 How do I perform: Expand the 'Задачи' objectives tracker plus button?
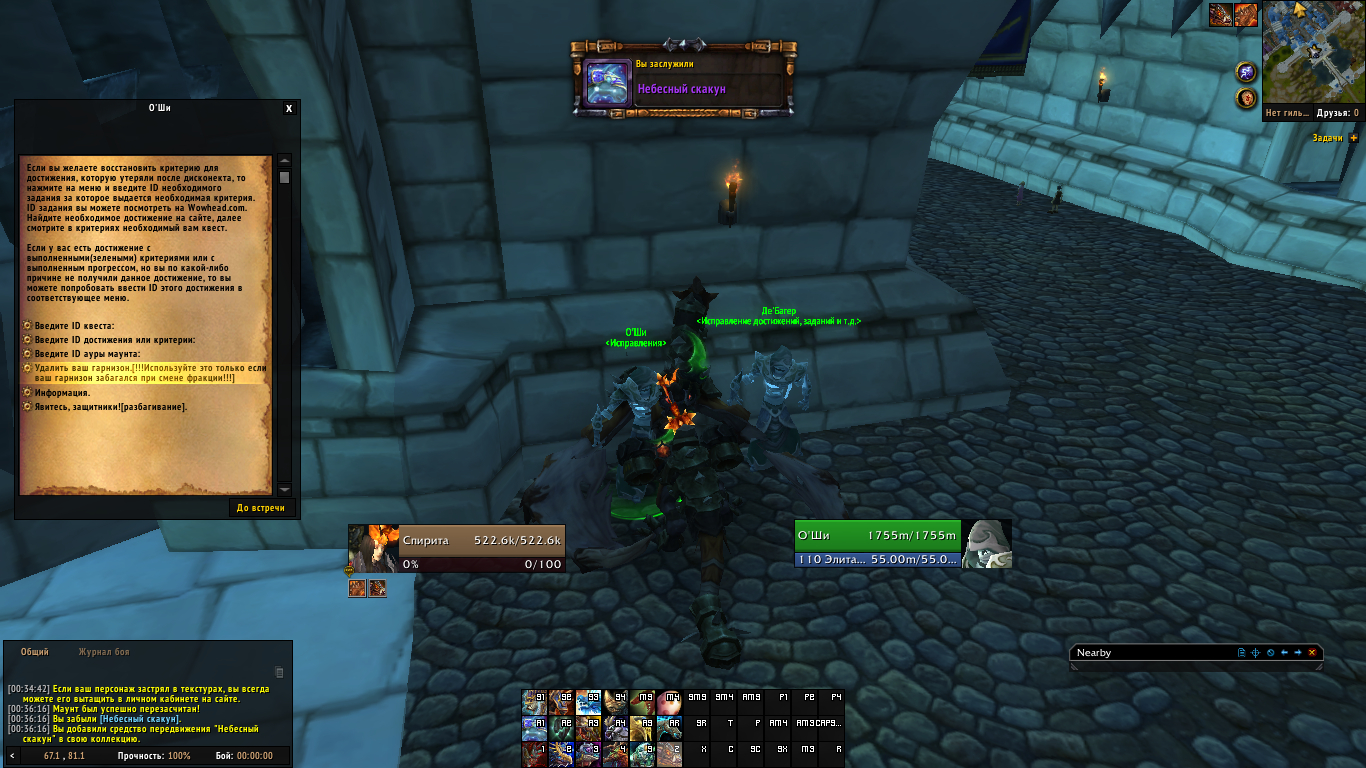pyautogui.click(x=1354, y=138)
